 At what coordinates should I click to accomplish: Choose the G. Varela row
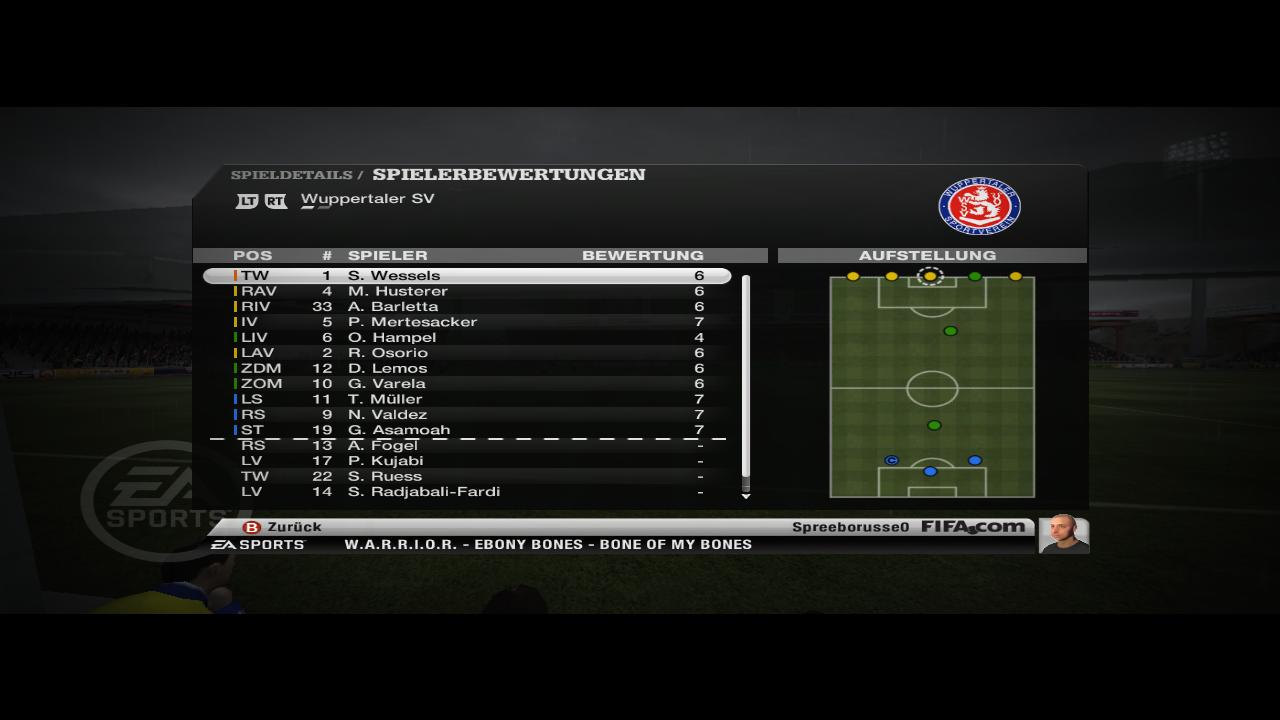pos(467,384)
